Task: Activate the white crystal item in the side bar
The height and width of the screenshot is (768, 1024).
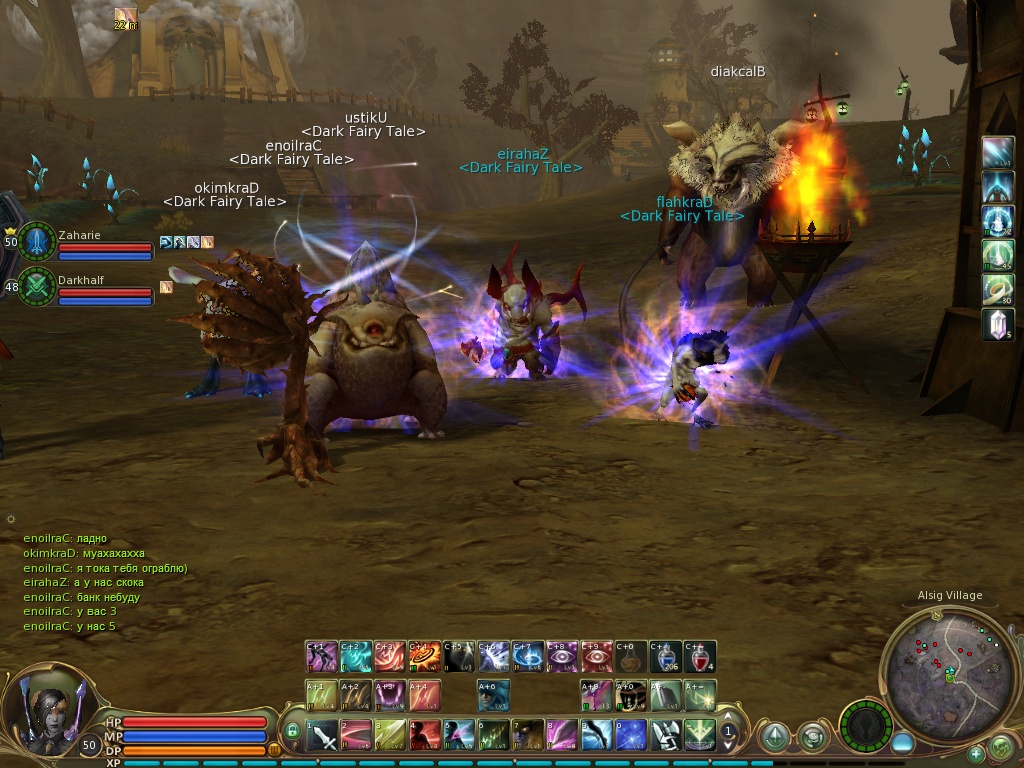Action: (998, 324)
